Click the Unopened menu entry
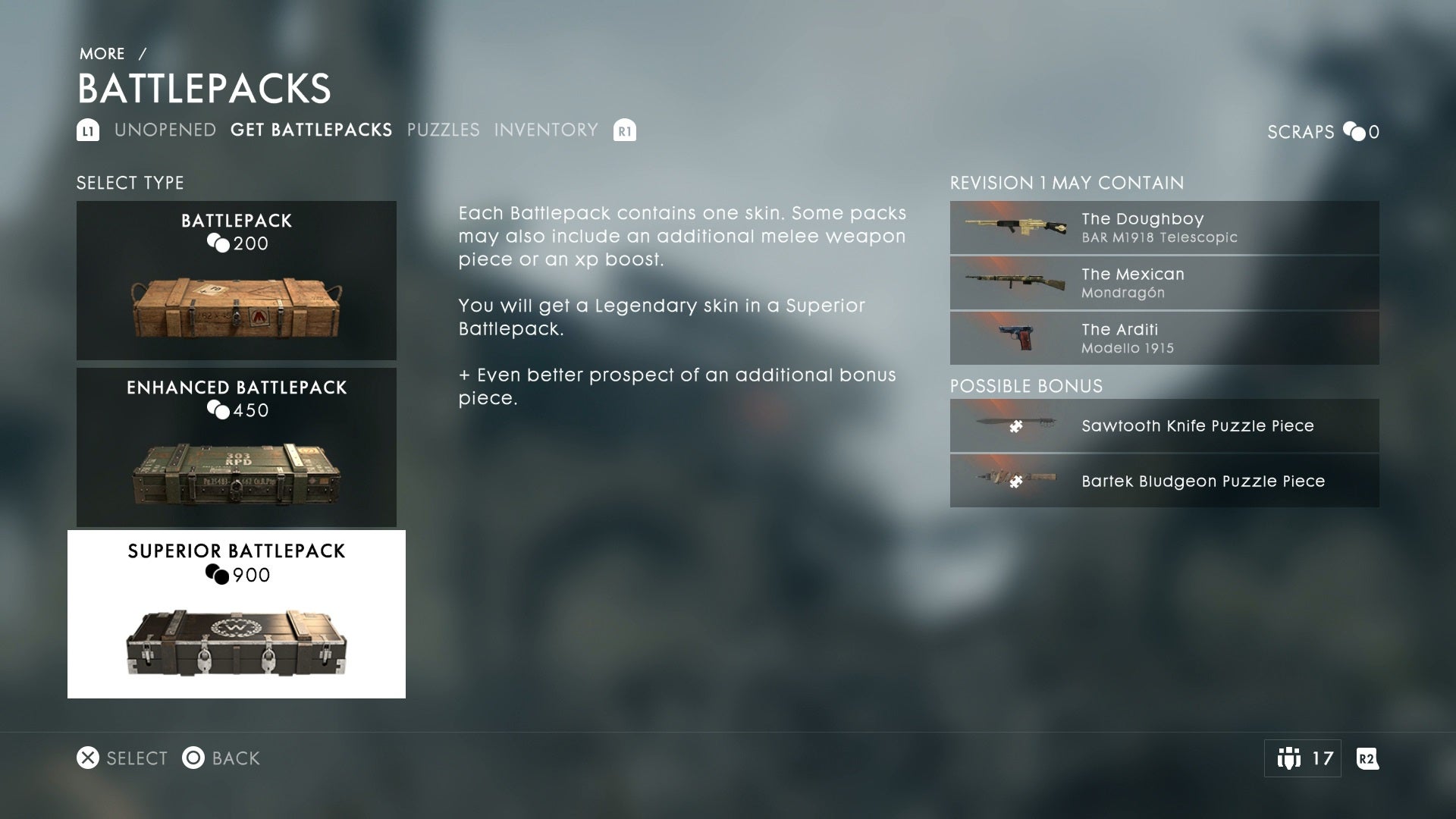1456x819 pixels. pyautogui.click(x=165, y=130)
